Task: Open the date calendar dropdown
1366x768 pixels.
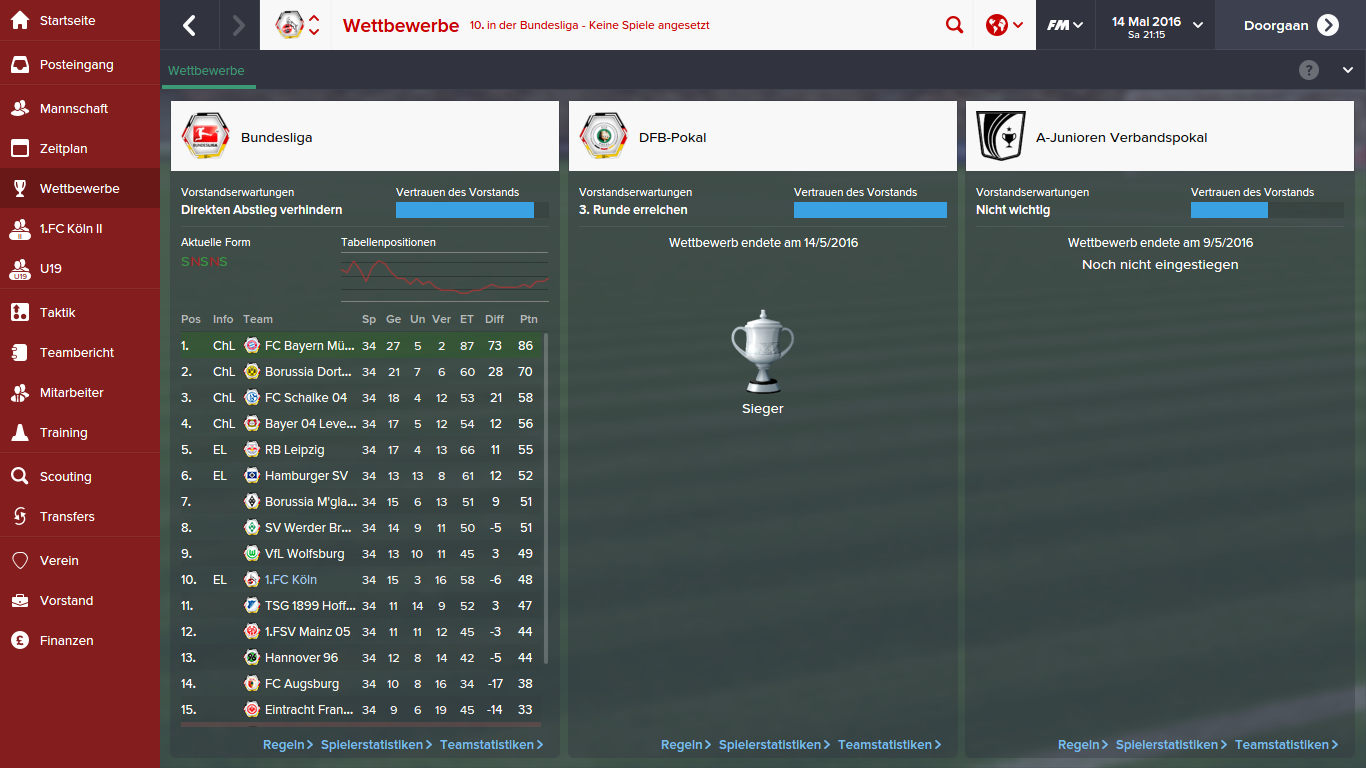Action: 1156,25
